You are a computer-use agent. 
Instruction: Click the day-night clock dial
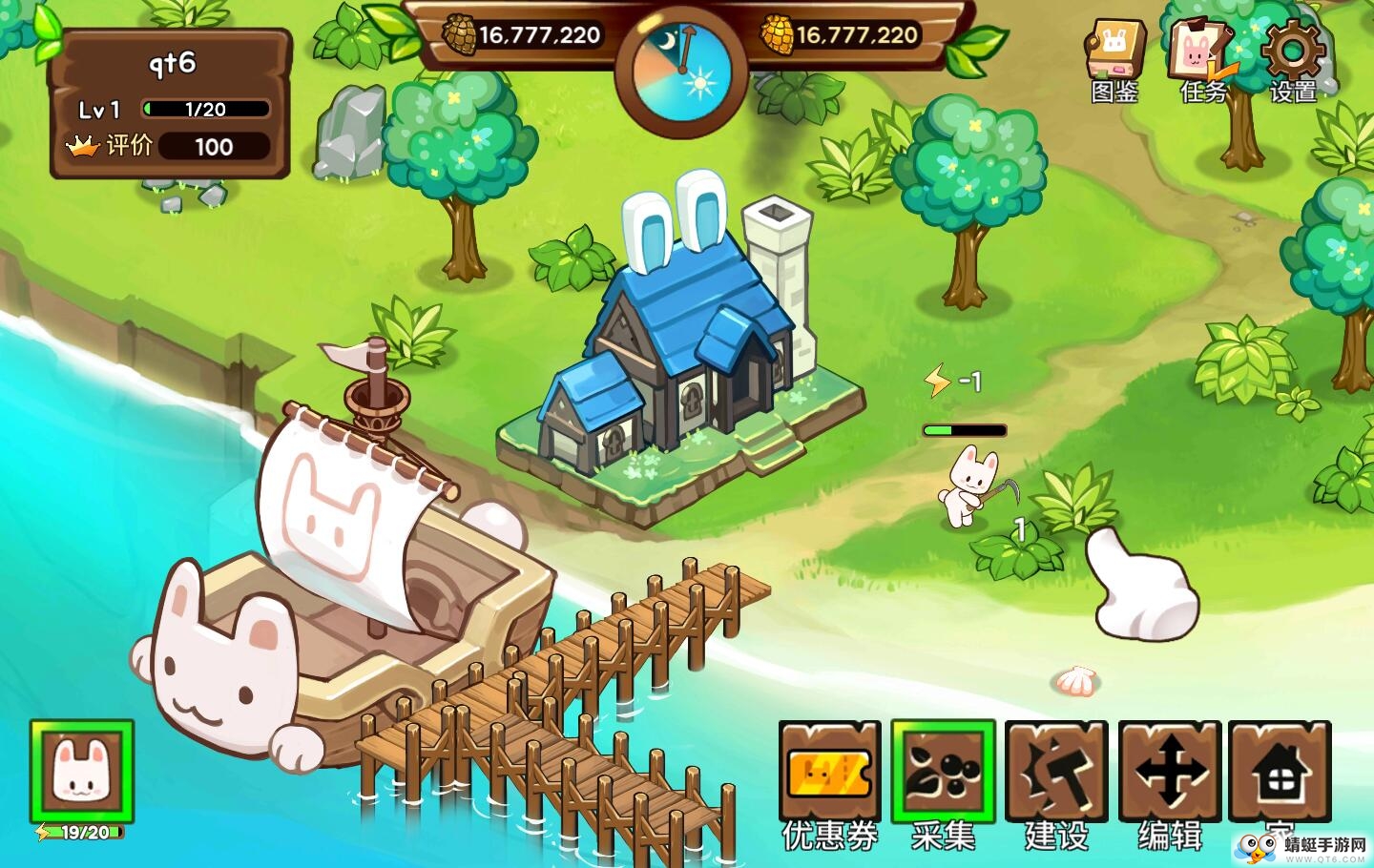pyautogui.click(x=680, y=72)
